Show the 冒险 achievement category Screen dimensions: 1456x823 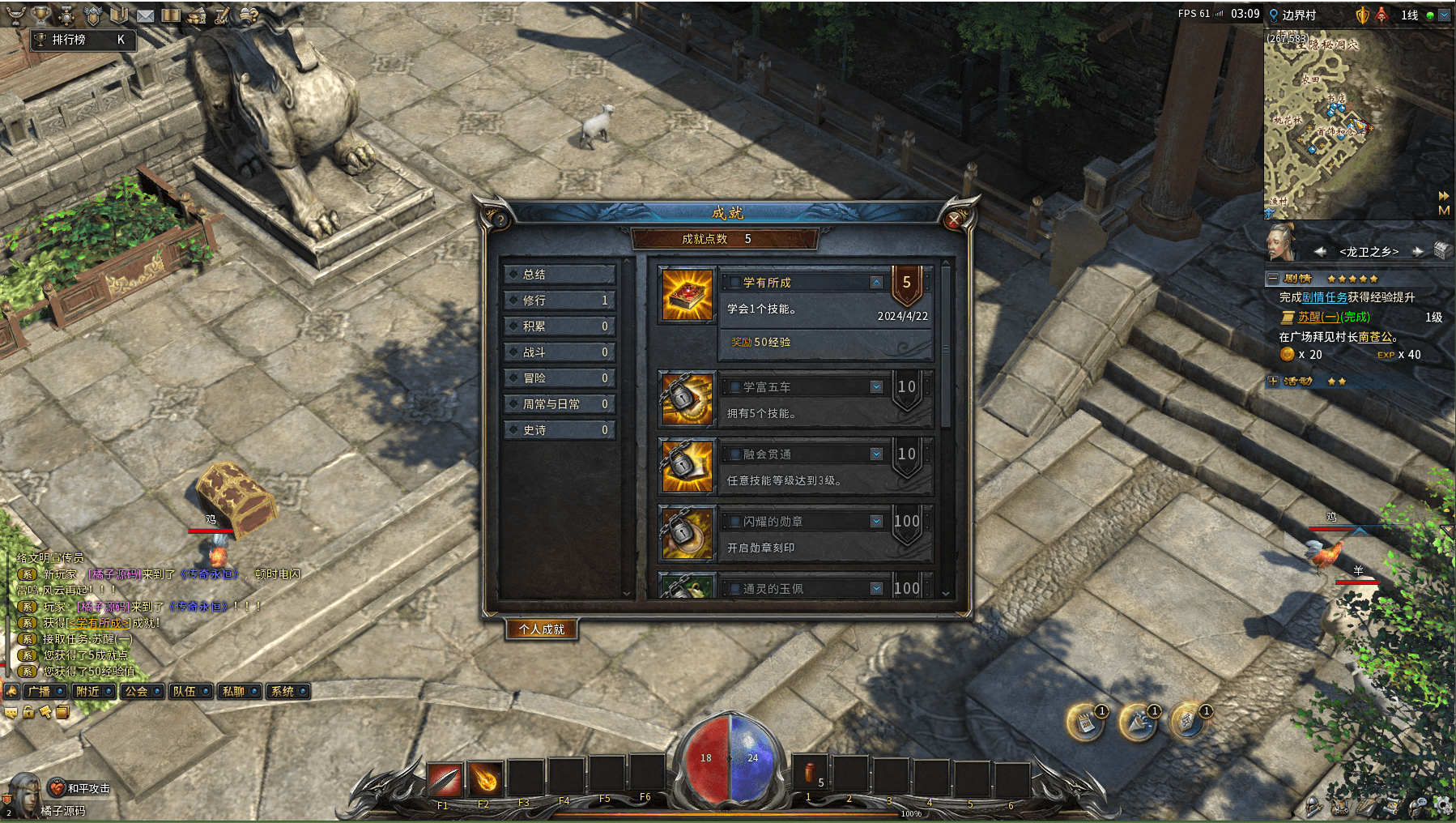559,378
